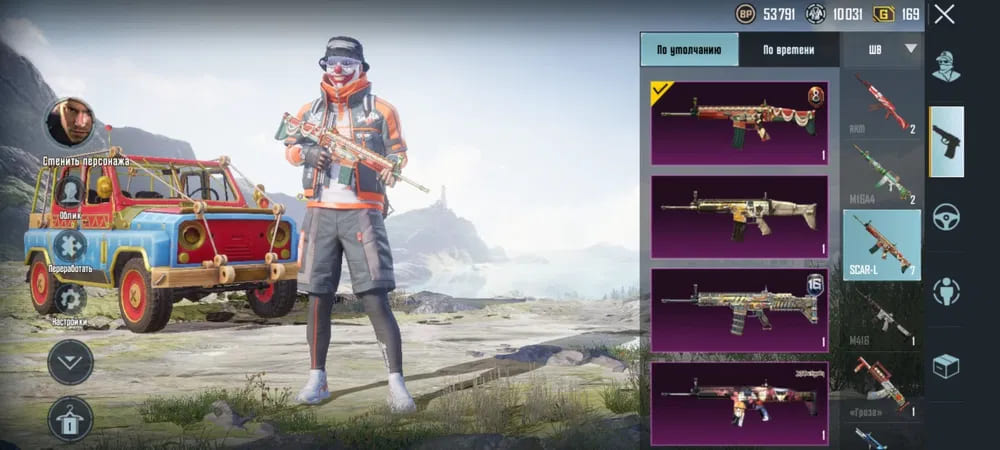The height and width of the screenshot is (450, 1000).
Task: Open the box-shaped crates tab
Action: [946, 366]
